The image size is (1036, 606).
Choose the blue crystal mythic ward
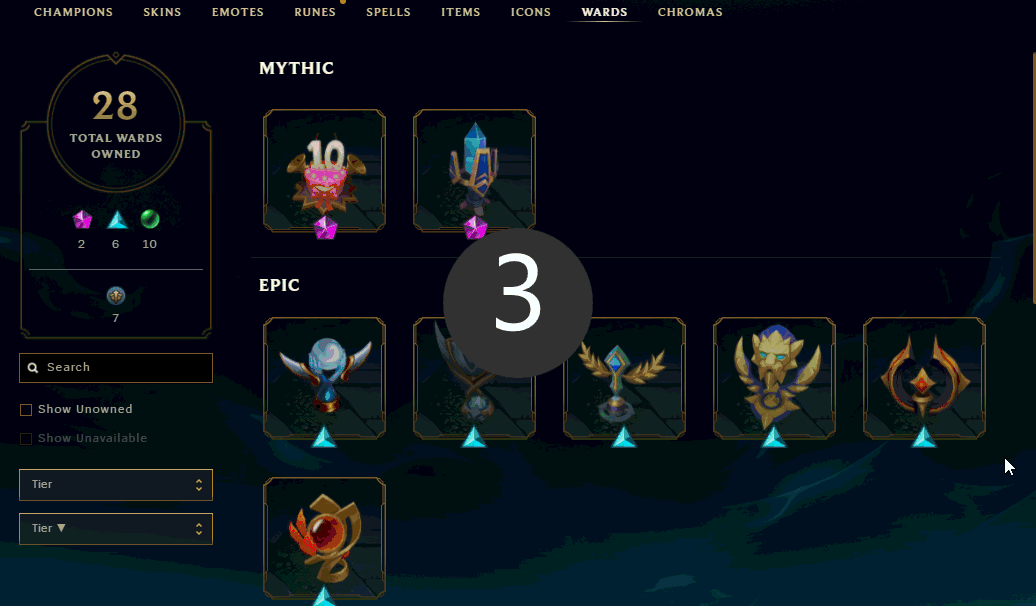click(474, 170)
